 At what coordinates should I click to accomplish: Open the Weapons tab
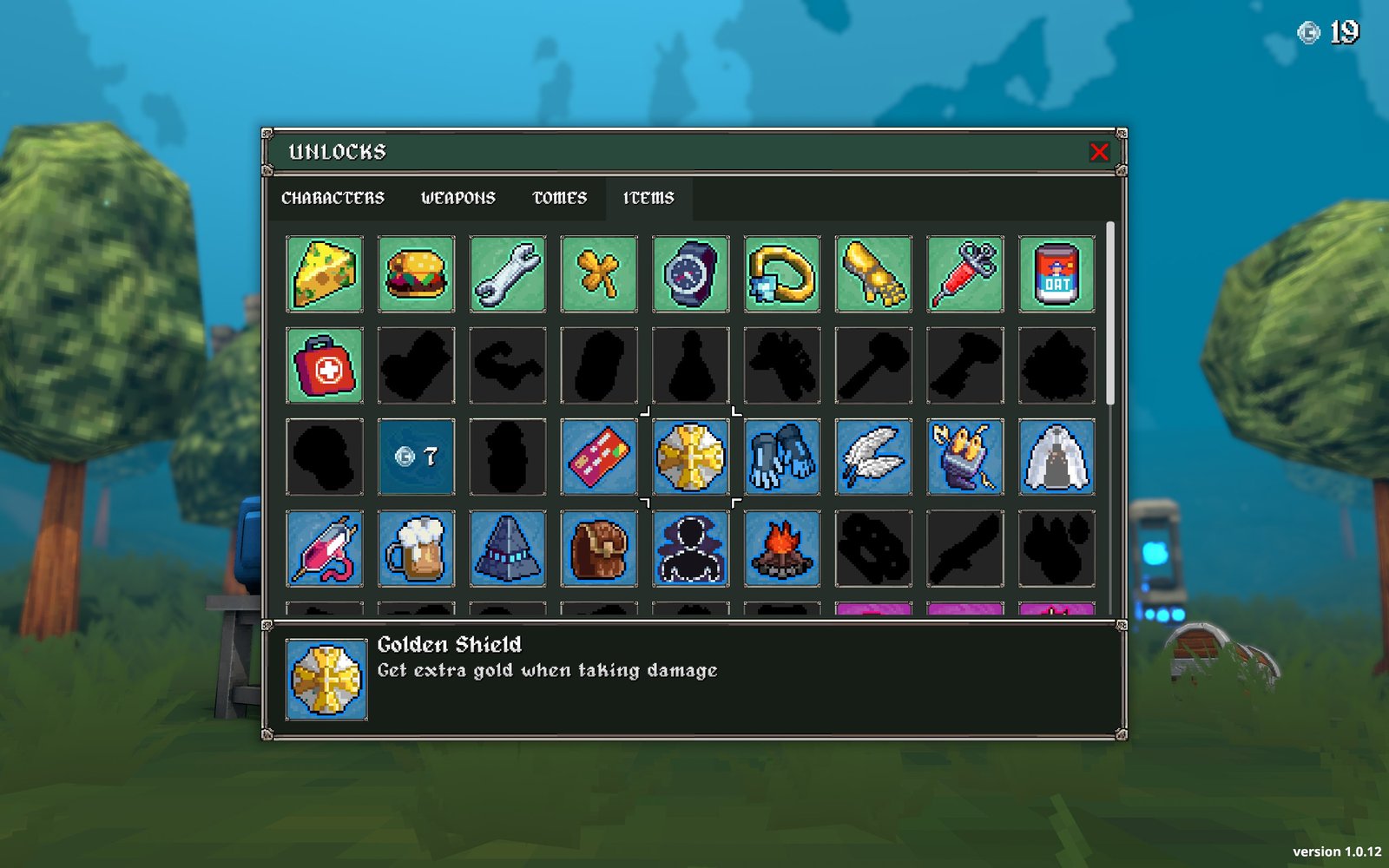click(x=458, y=198)
